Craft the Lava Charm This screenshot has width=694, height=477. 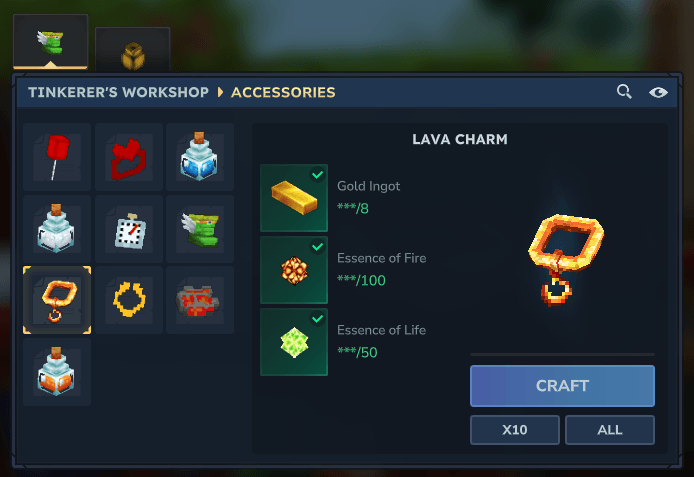562,385
